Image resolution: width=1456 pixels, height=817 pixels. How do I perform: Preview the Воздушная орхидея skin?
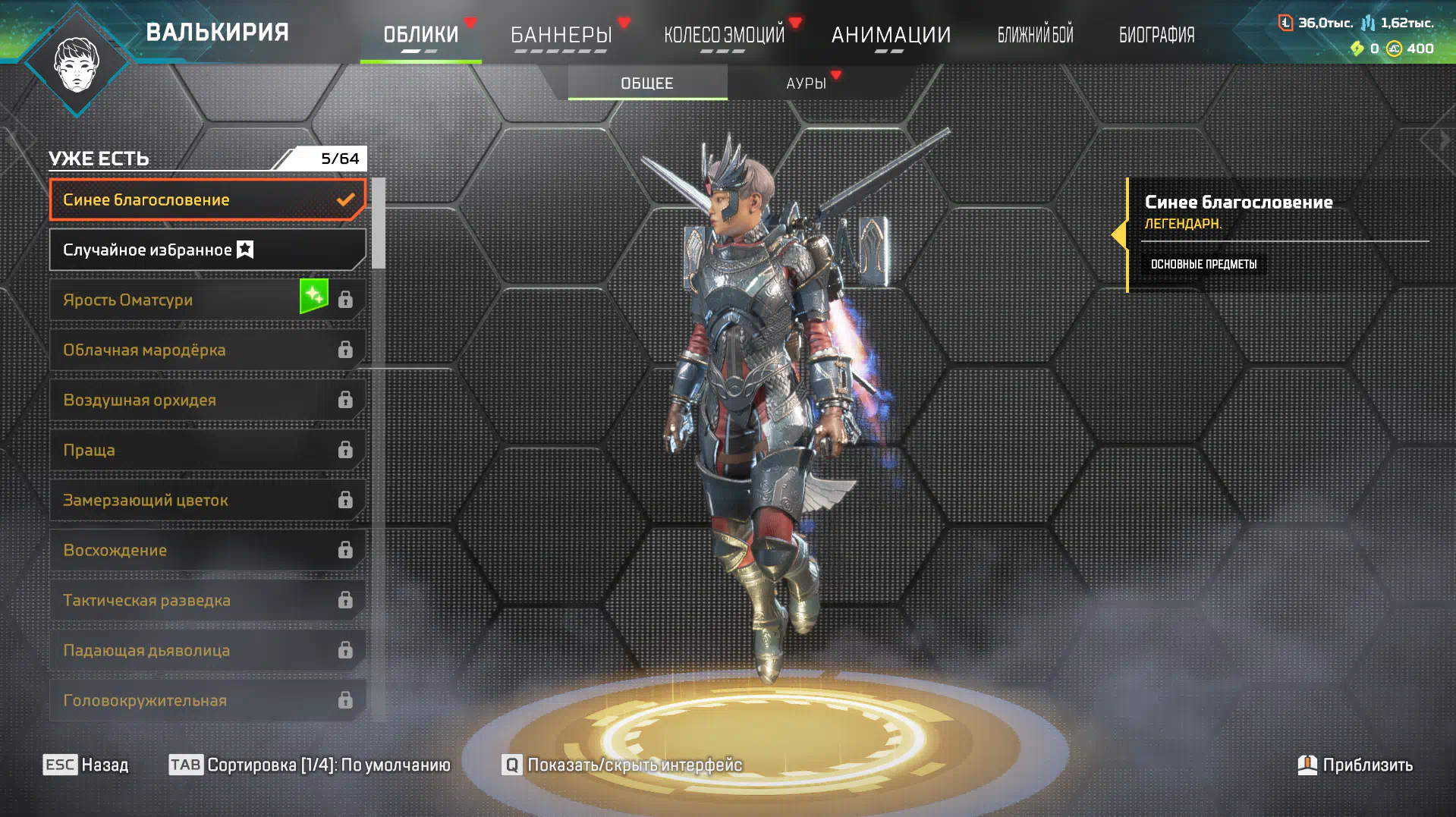coord(206,400)
